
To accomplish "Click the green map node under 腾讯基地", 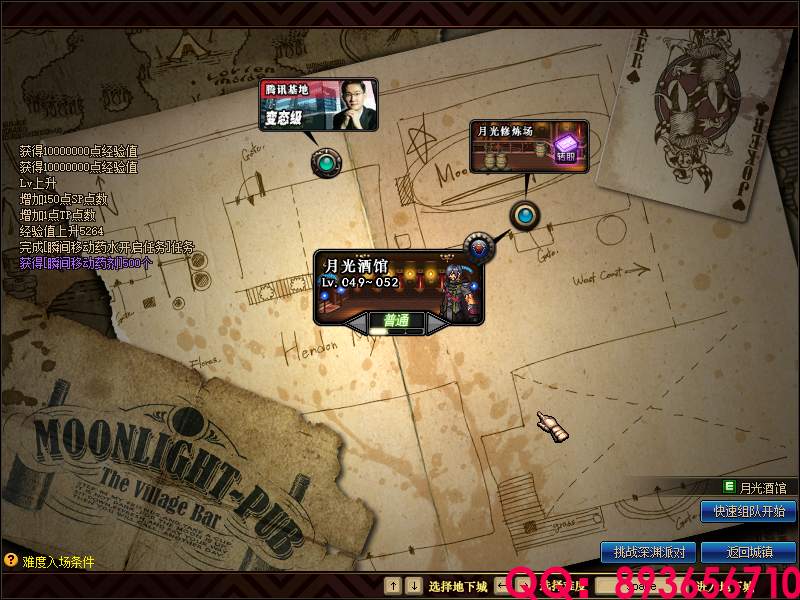I will point(325,161).
